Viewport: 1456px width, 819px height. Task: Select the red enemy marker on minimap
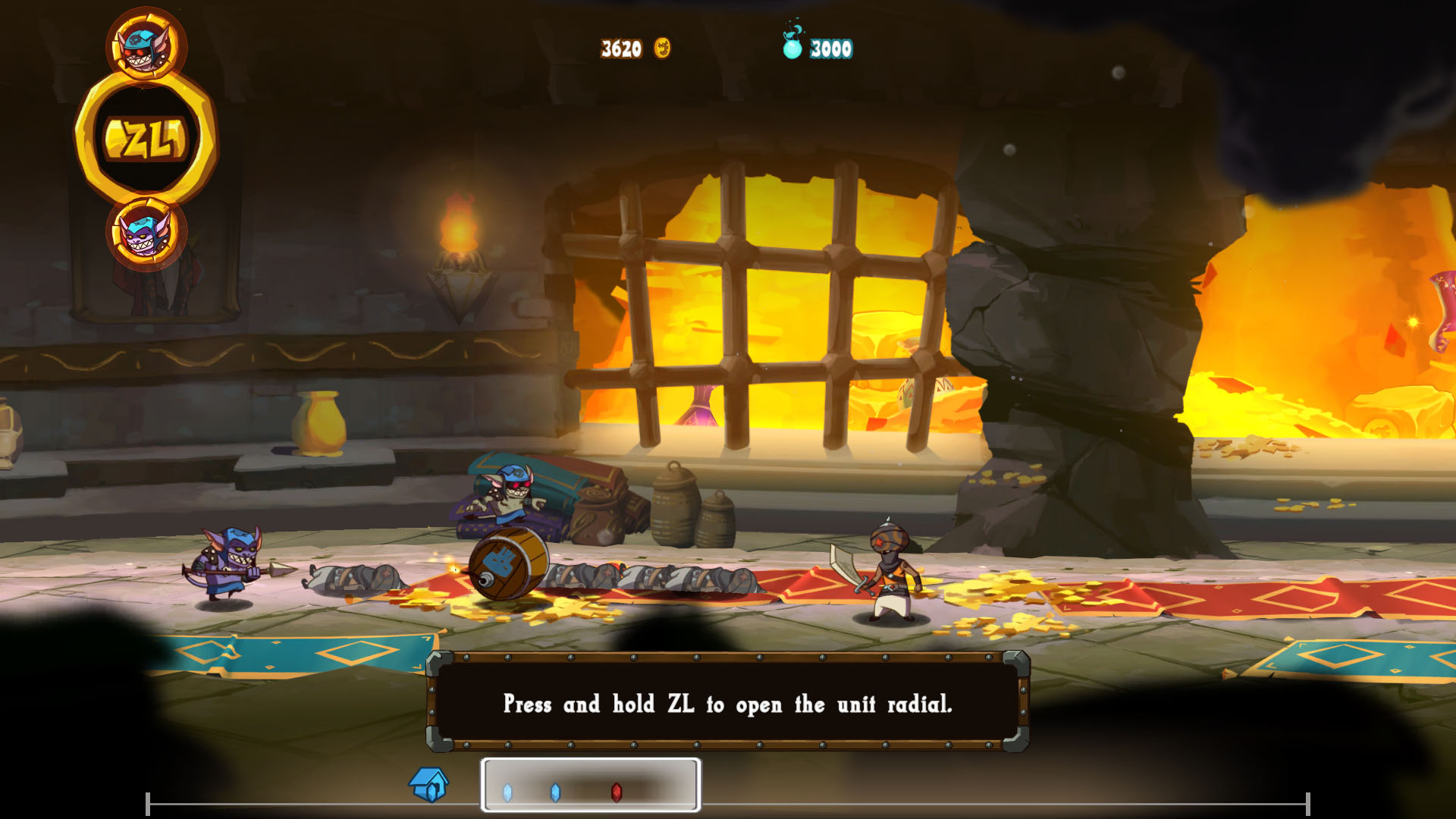pyautogui.click(x=617, y=792)
